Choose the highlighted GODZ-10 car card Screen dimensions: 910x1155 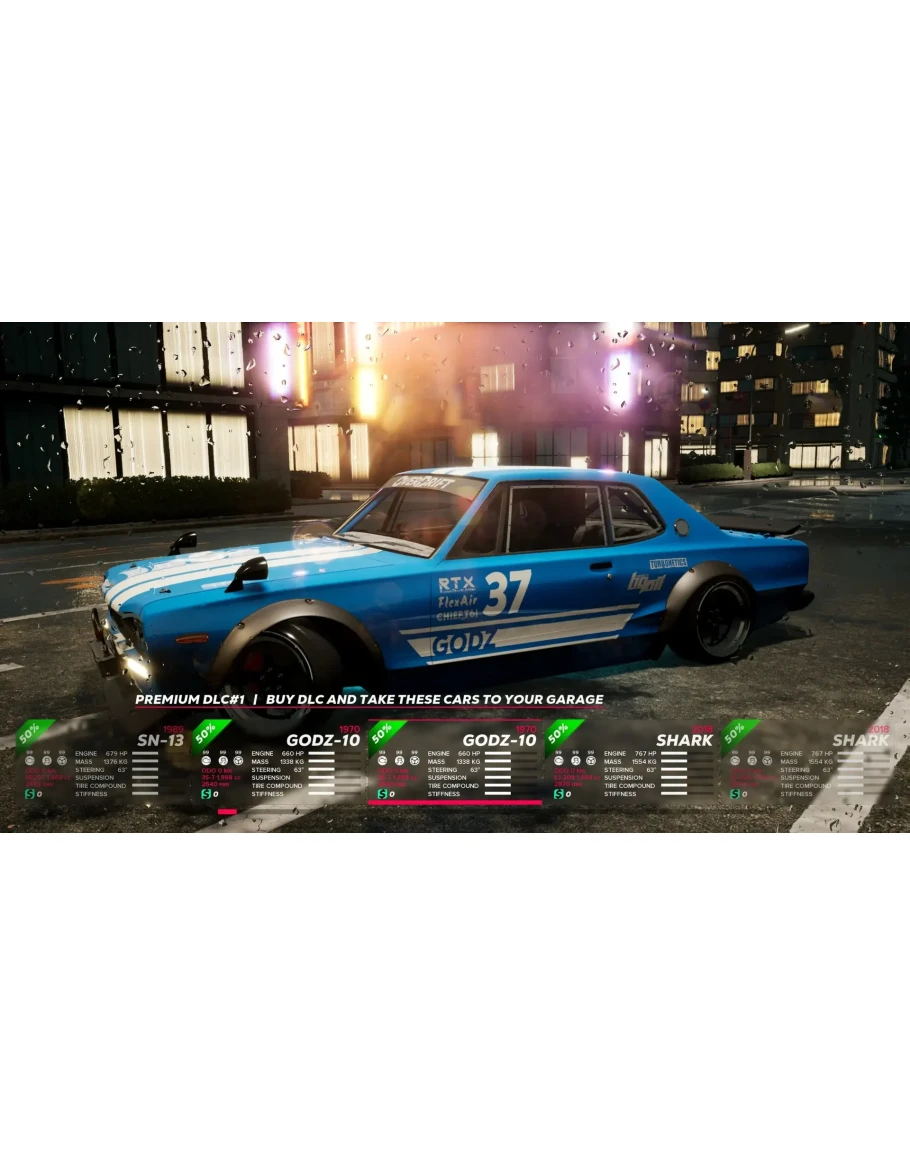[454, 762]
